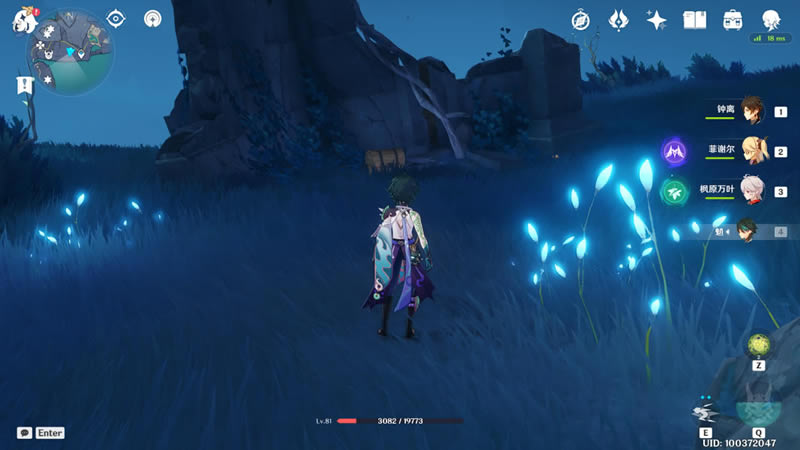Viewport: 800px width, 450px height.
Task: Open the Adventurer compass icon
Action: pyautogui.click(x=581, y=20)
